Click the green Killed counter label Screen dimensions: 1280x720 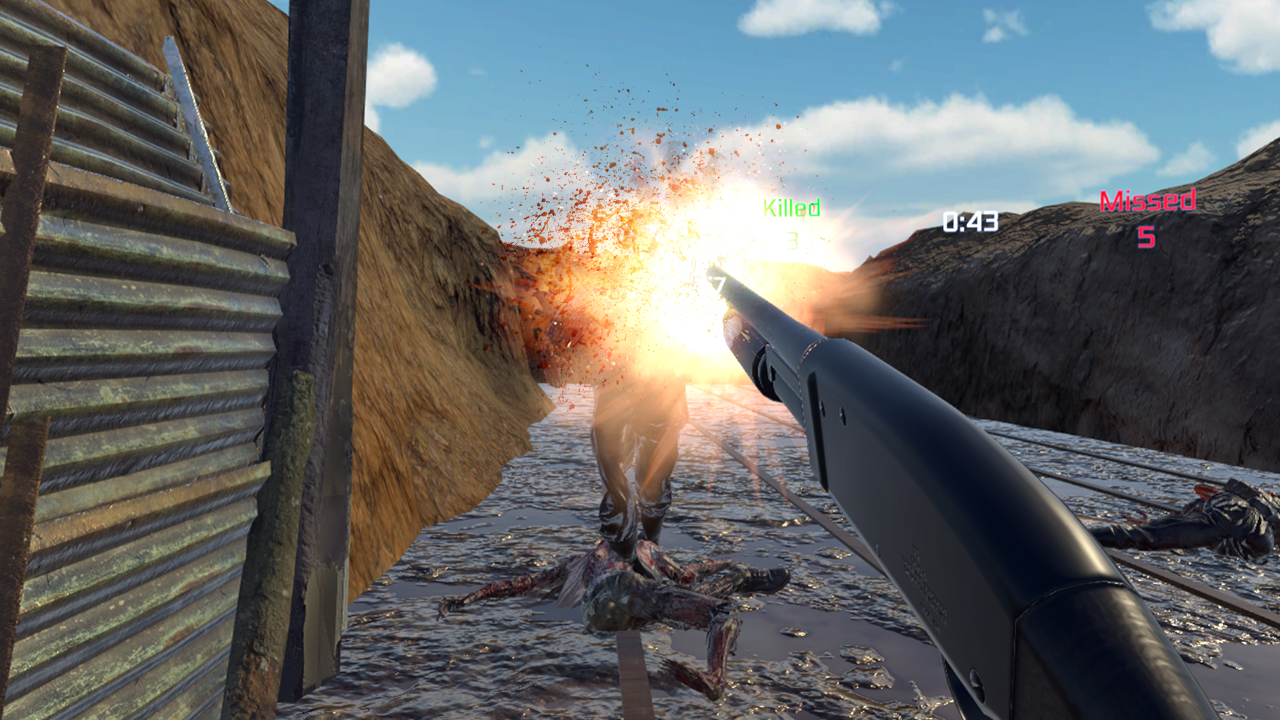[791, 208]
